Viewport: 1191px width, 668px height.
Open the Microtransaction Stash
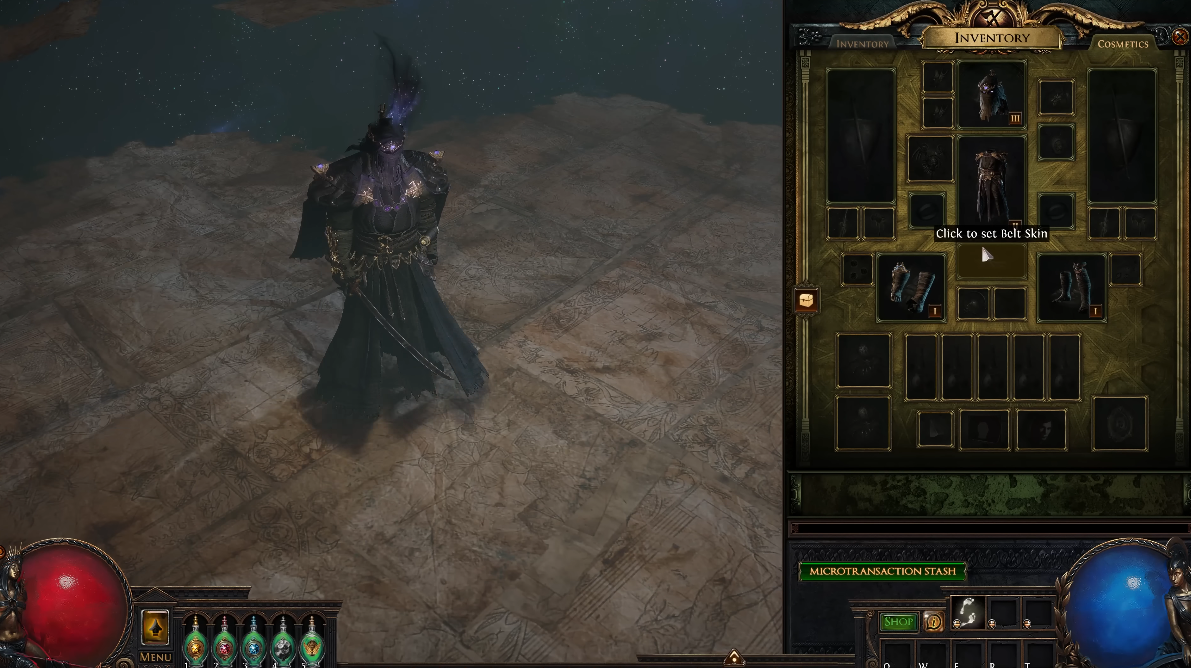(x=882, y=571)
